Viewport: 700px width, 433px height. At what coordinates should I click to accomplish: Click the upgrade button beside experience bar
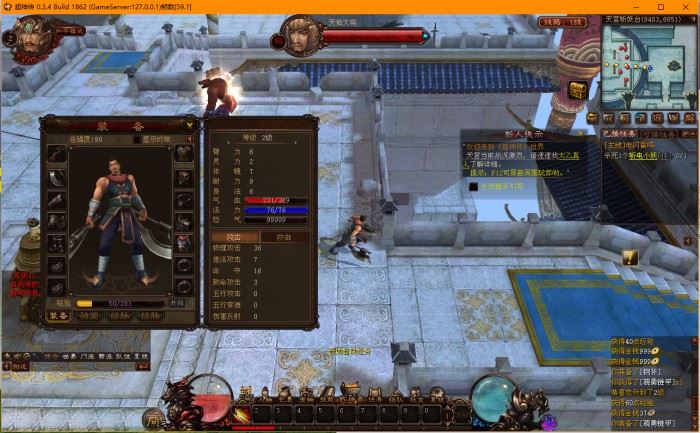tap(176, 302)
